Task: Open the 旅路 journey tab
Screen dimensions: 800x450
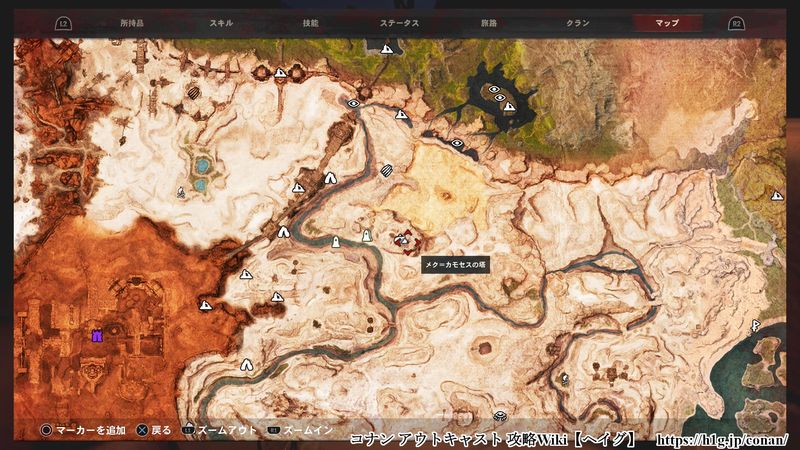Action: coord(489,21)
